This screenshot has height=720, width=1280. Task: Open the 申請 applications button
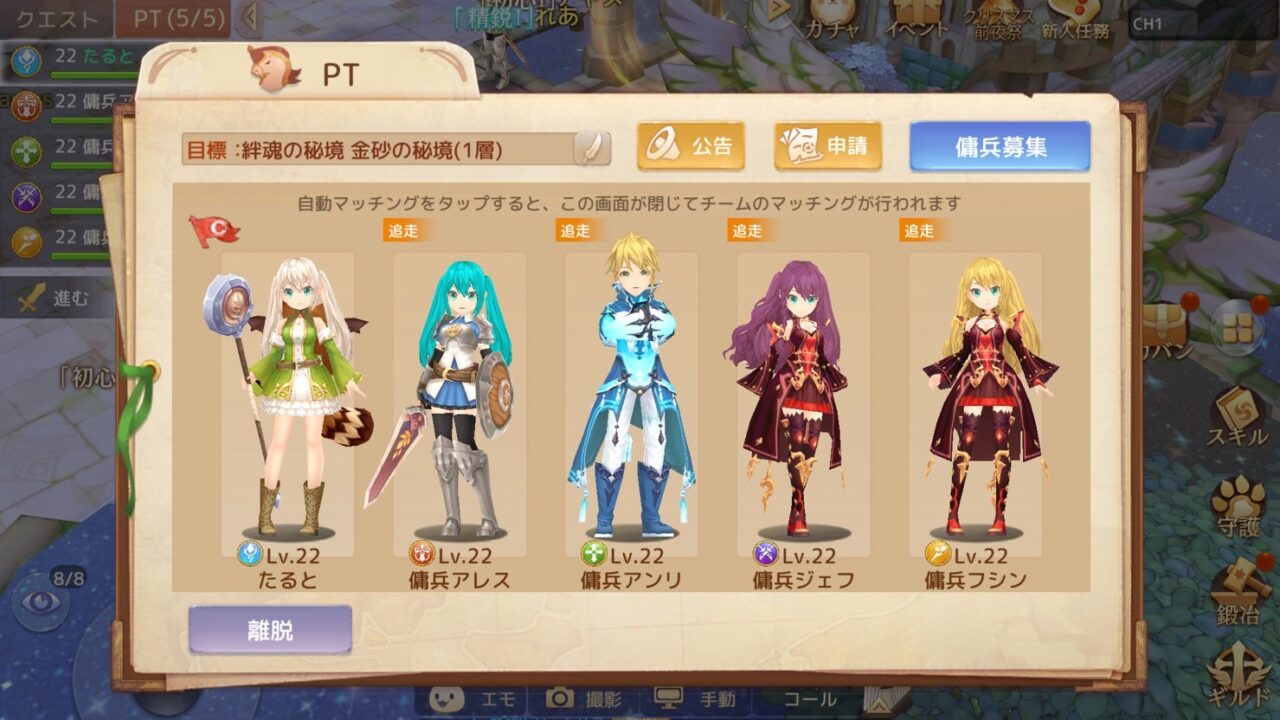[x=827, y=147]
